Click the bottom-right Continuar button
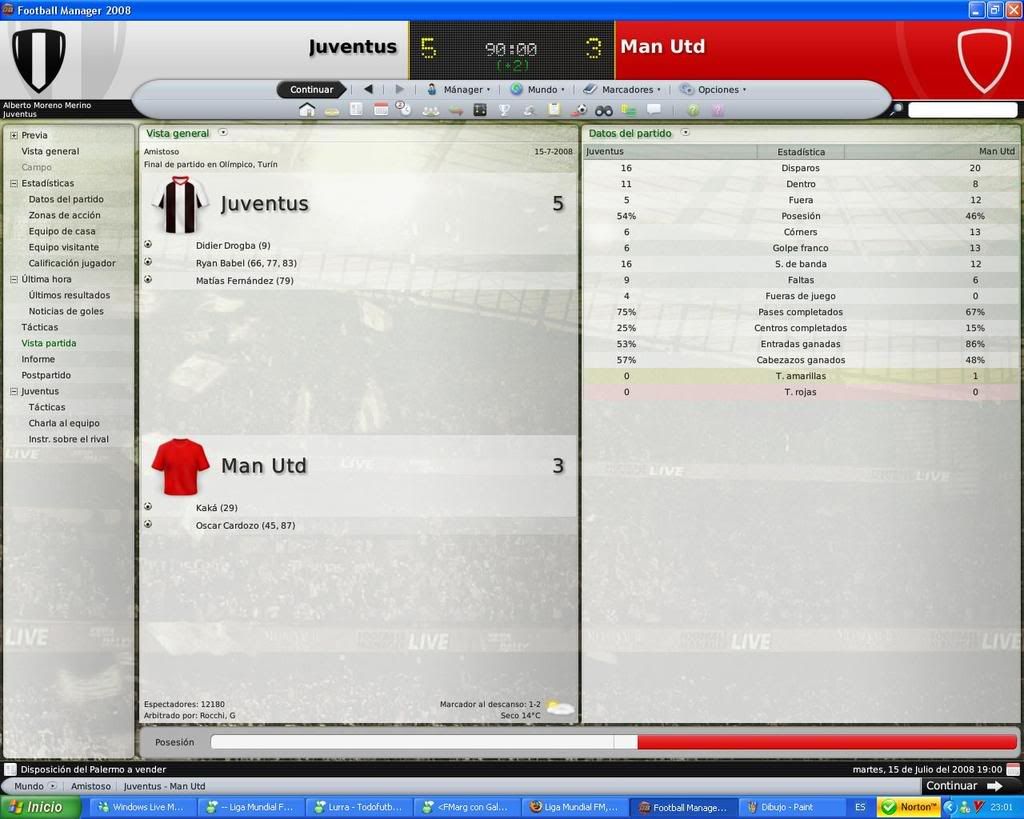Image resolution: width=1024 pixels, height=819 pixels. [963, 786]
